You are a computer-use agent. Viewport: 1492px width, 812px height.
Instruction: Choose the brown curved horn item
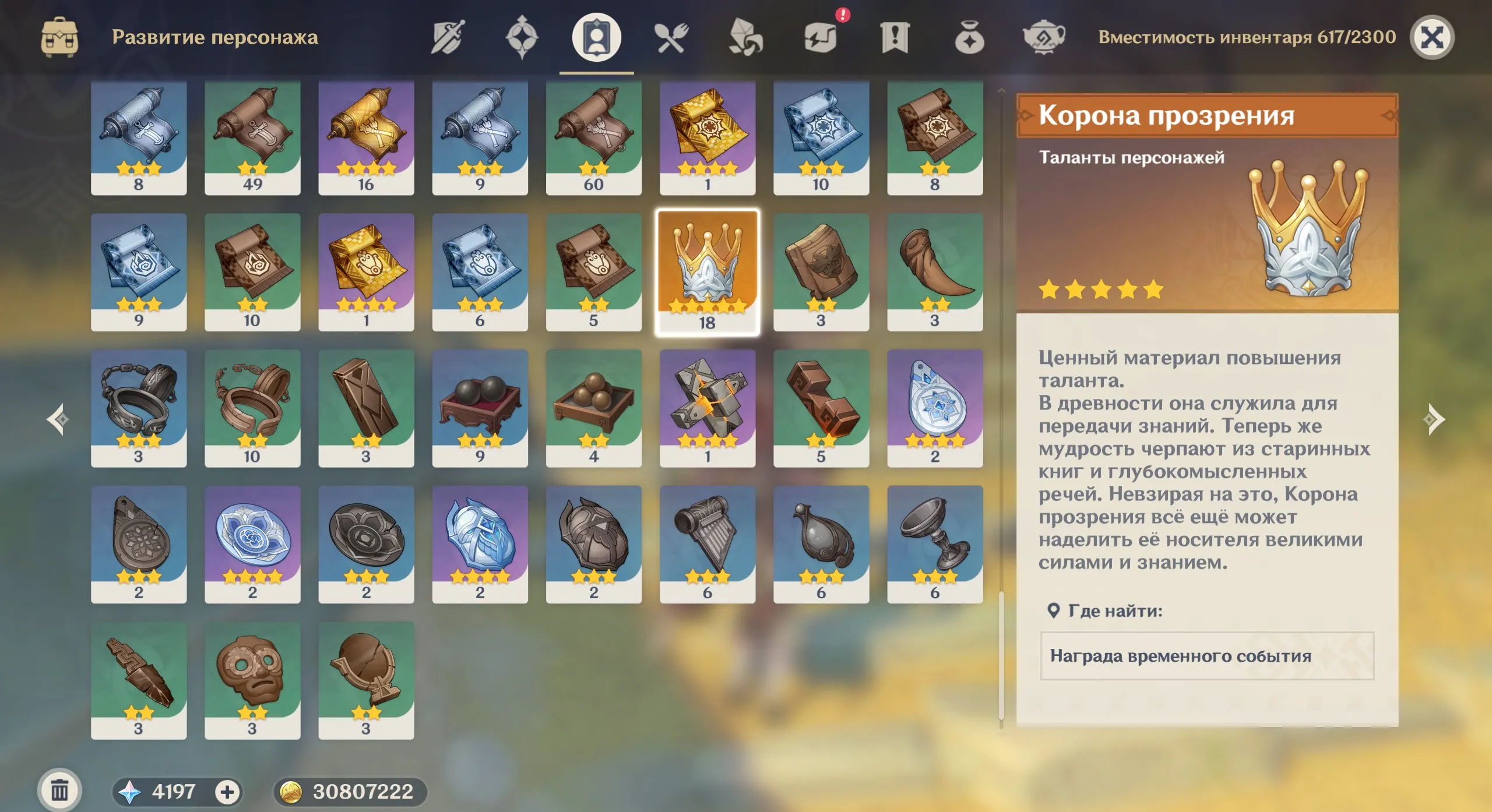coord(935,272)
